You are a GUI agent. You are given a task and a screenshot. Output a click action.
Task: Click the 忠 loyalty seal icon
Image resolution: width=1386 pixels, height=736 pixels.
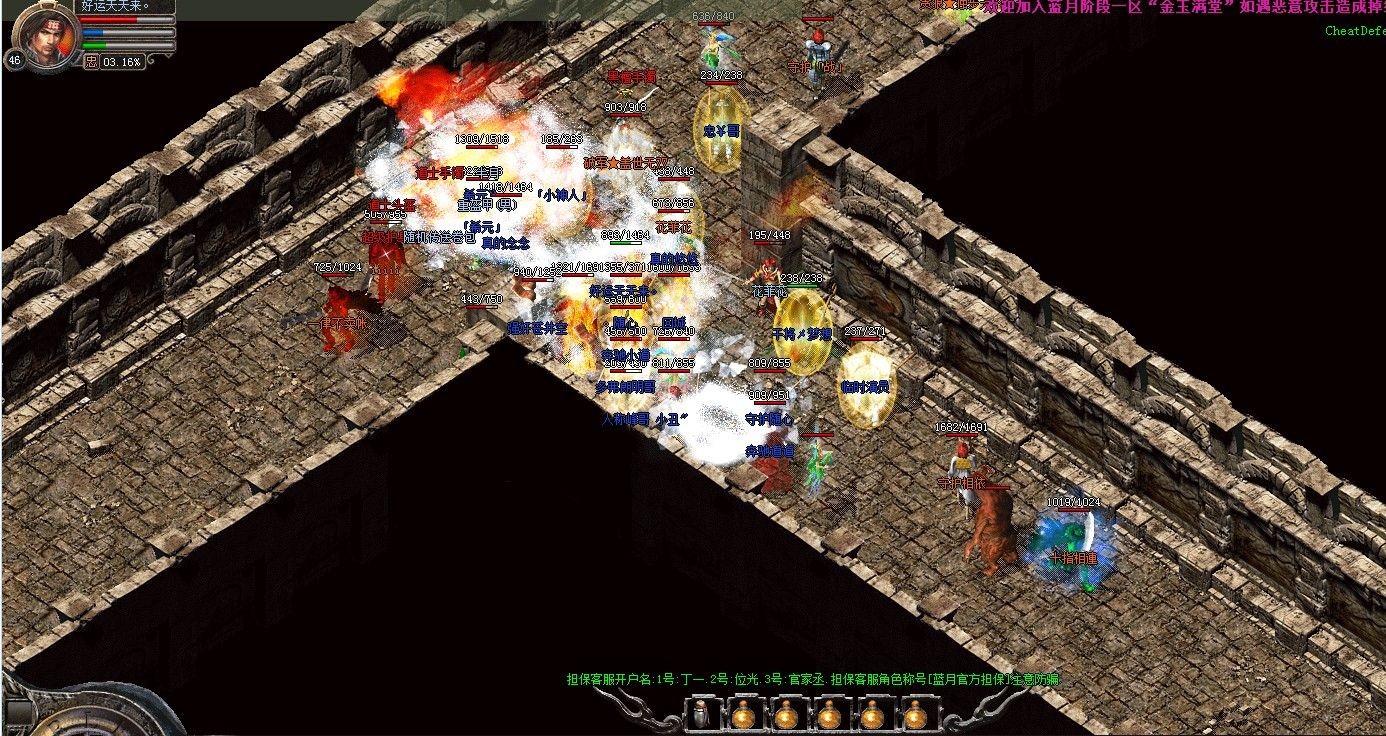(91, 61)
